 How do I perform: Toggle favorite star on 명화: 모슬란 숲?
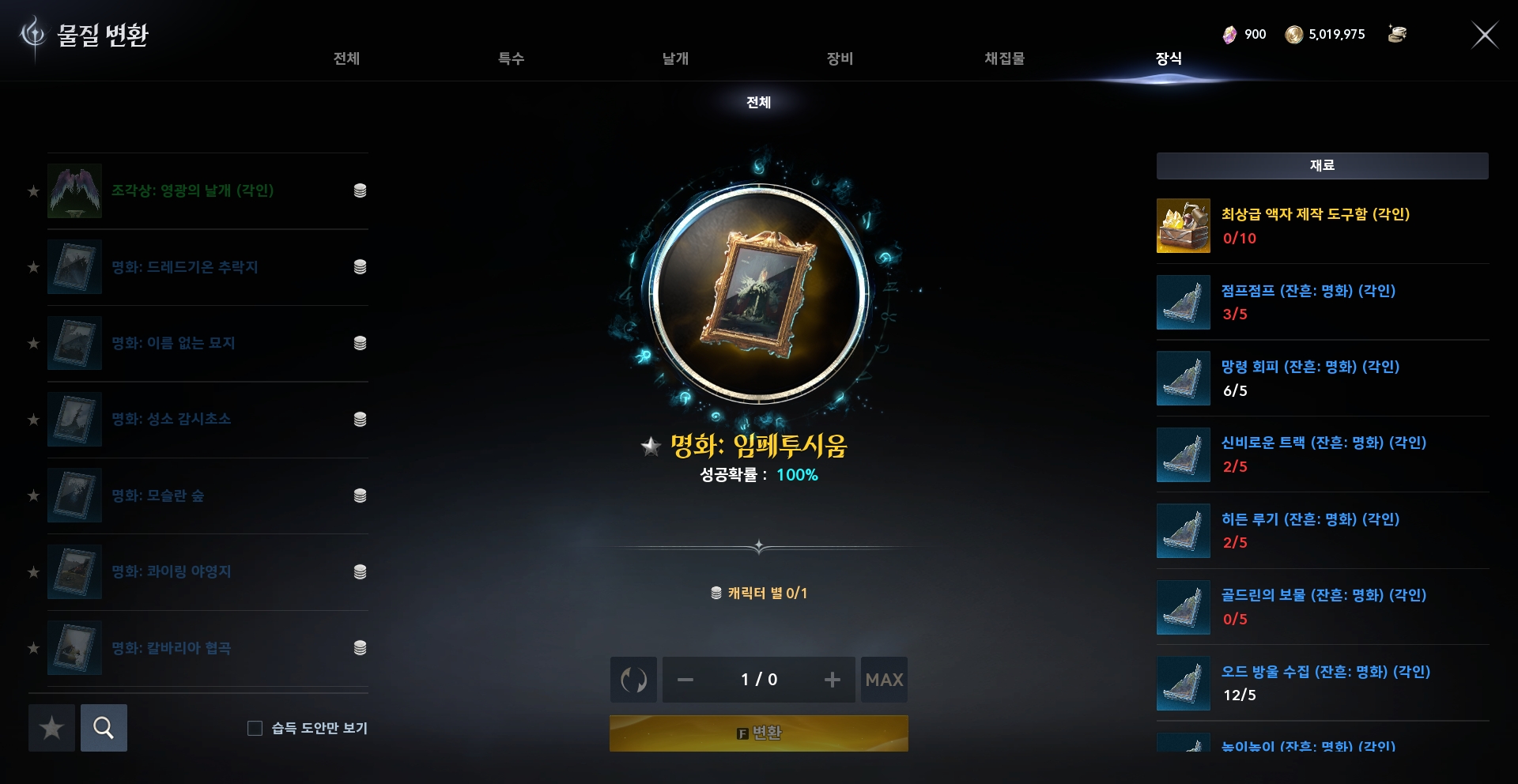[x=33, y=496]
